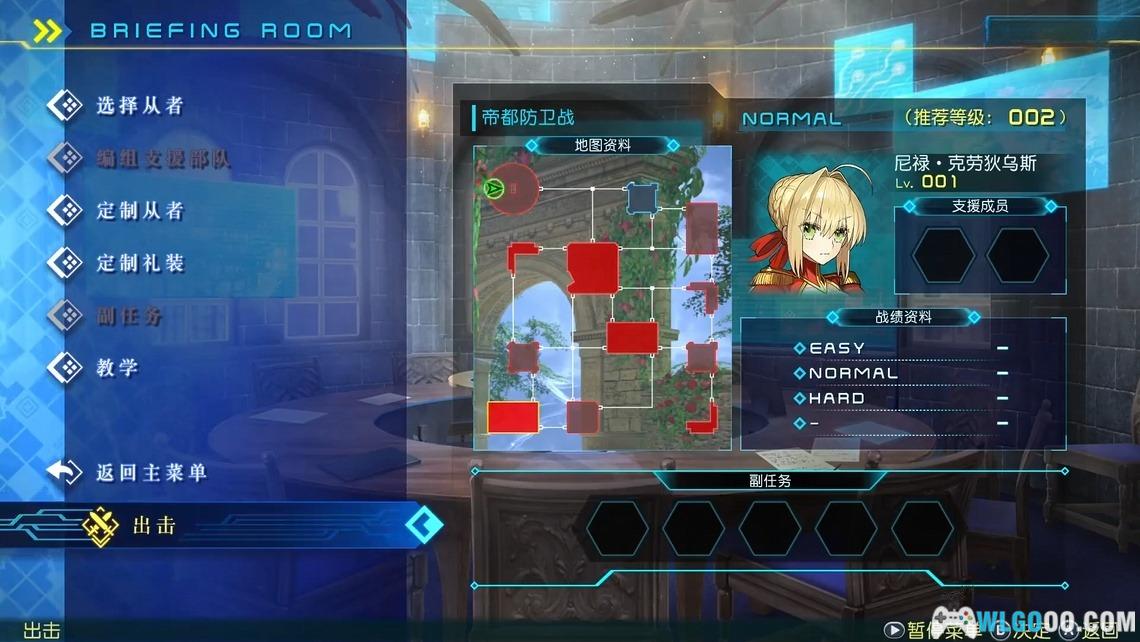Open the 定制礼装 menu entry
This screenshot has width=1140, height=642.
[139, 263]
